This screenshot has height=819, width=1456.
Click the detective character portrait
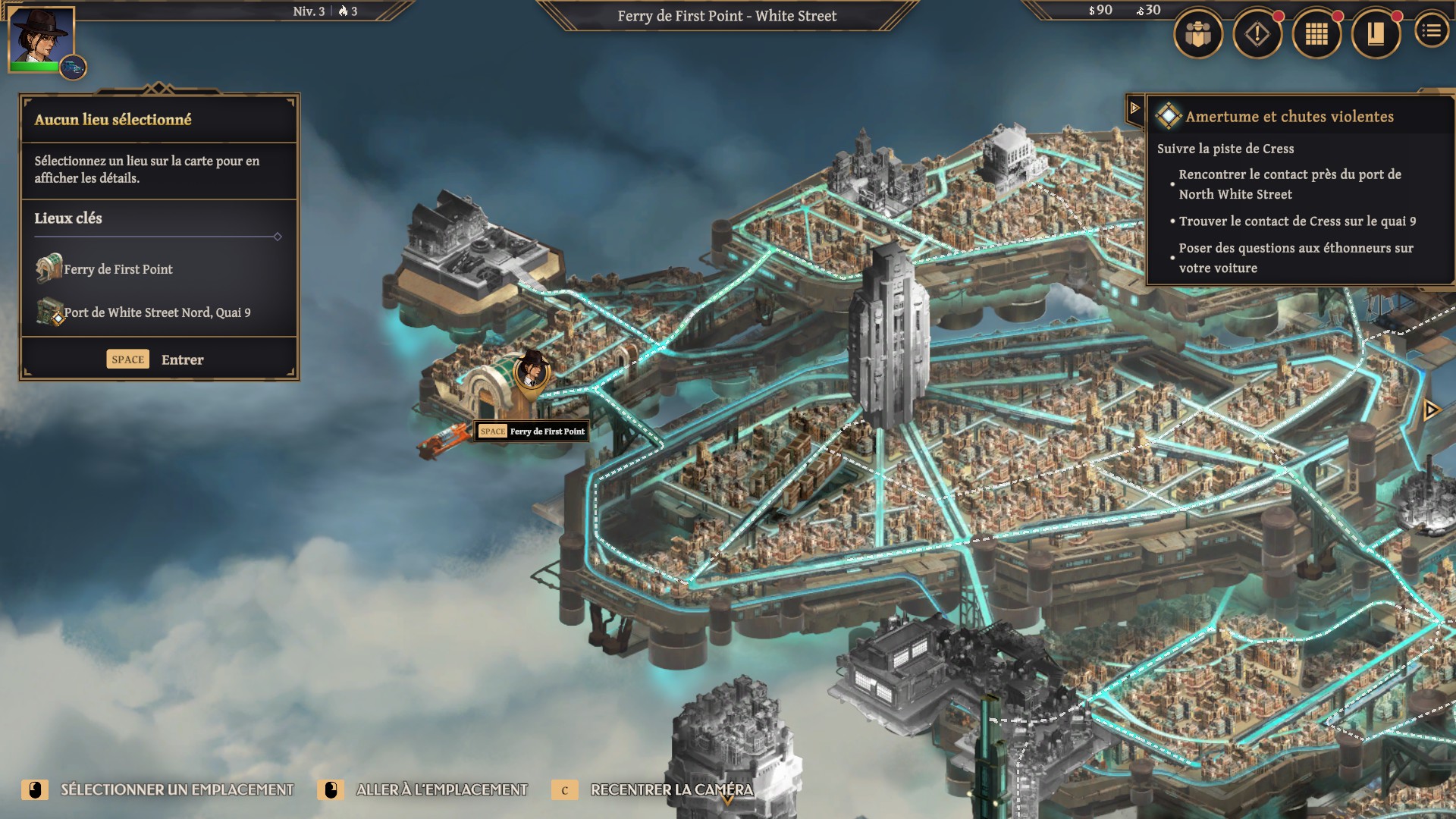41,36
